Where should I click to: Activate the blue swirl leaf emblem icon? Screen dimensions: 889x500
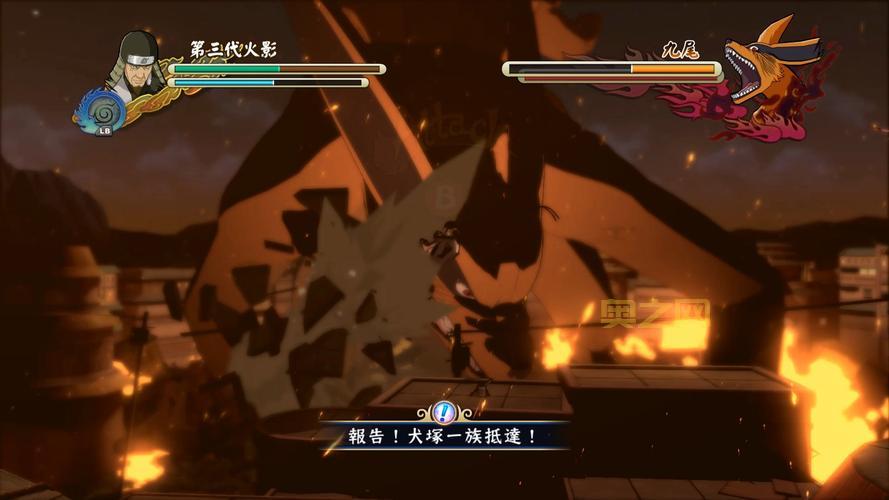click(101, 109)
